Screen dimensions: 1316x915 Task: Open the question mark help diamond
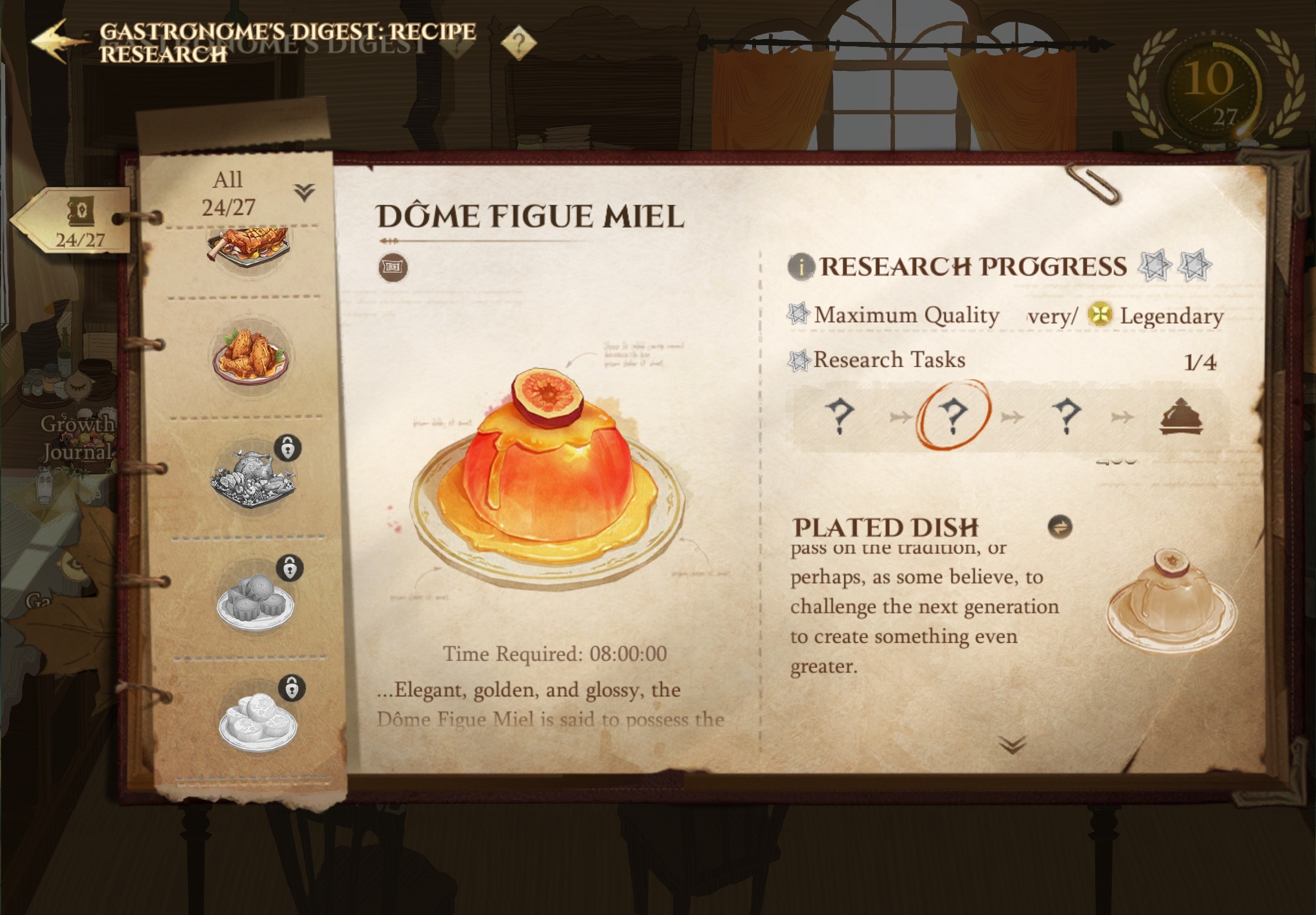coord(518,42)
